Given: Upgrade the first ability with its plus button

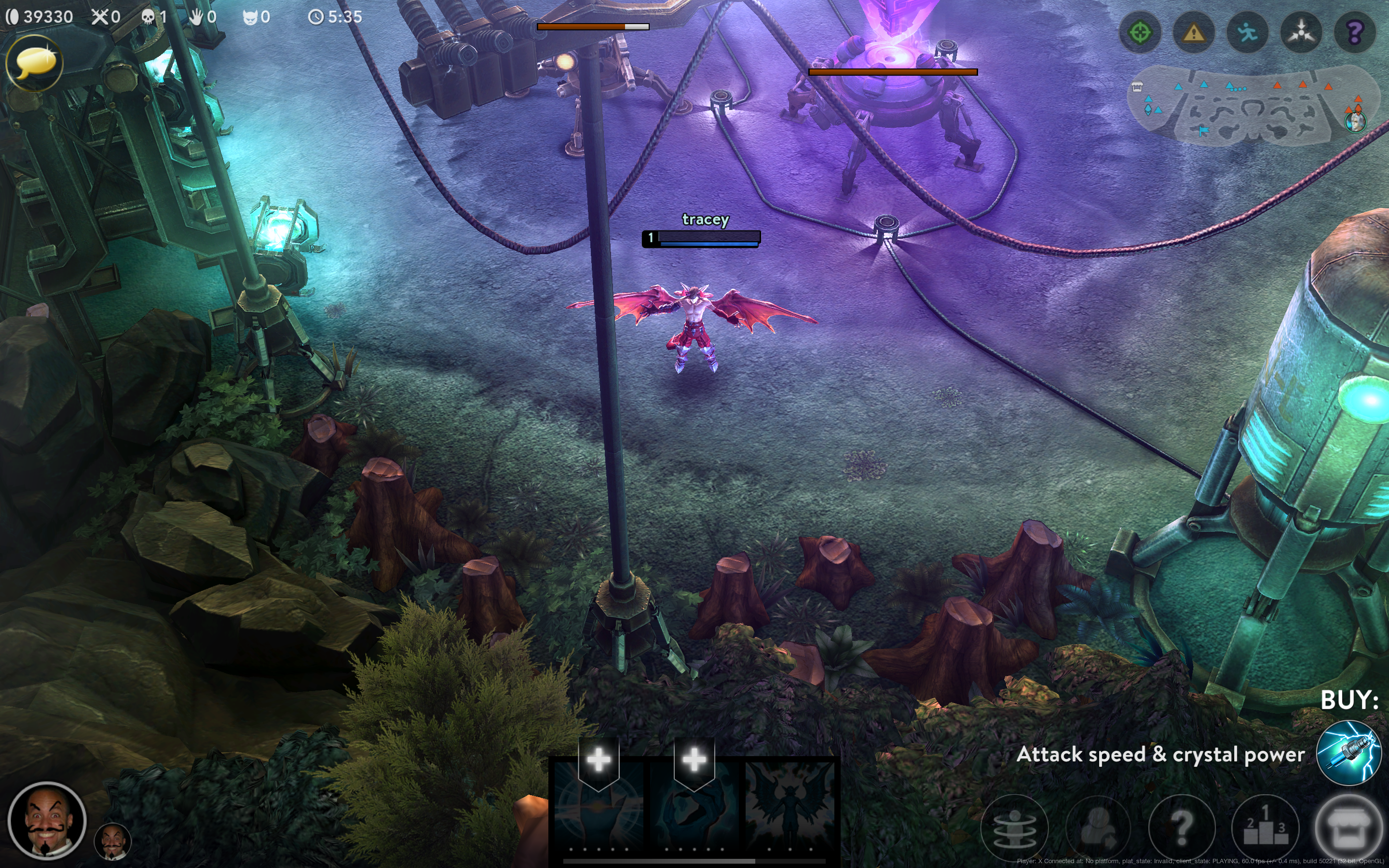Looking at the screenshot, I should [x=599, y=760].
